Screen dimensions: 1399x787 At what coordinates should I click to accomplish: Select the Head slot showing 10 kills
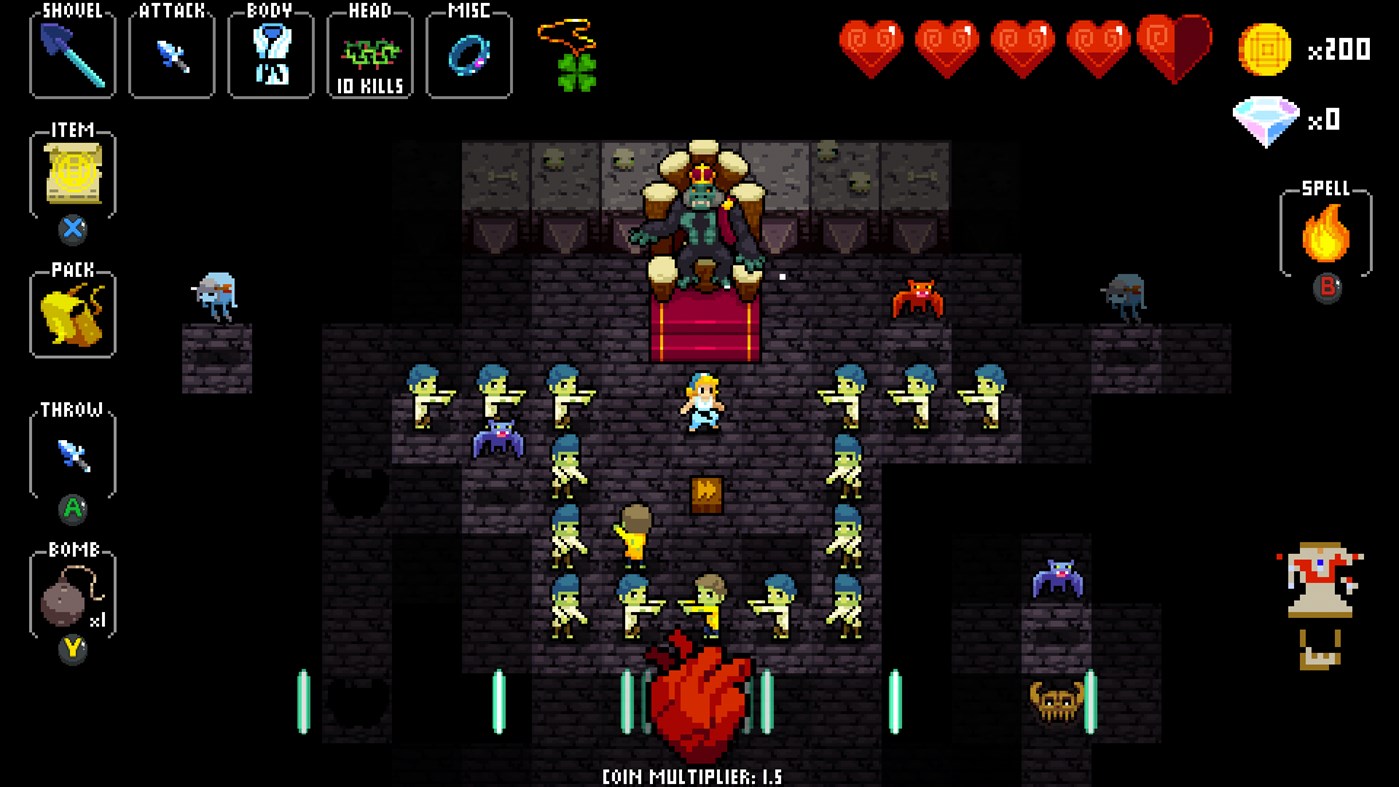pos(370,55)
